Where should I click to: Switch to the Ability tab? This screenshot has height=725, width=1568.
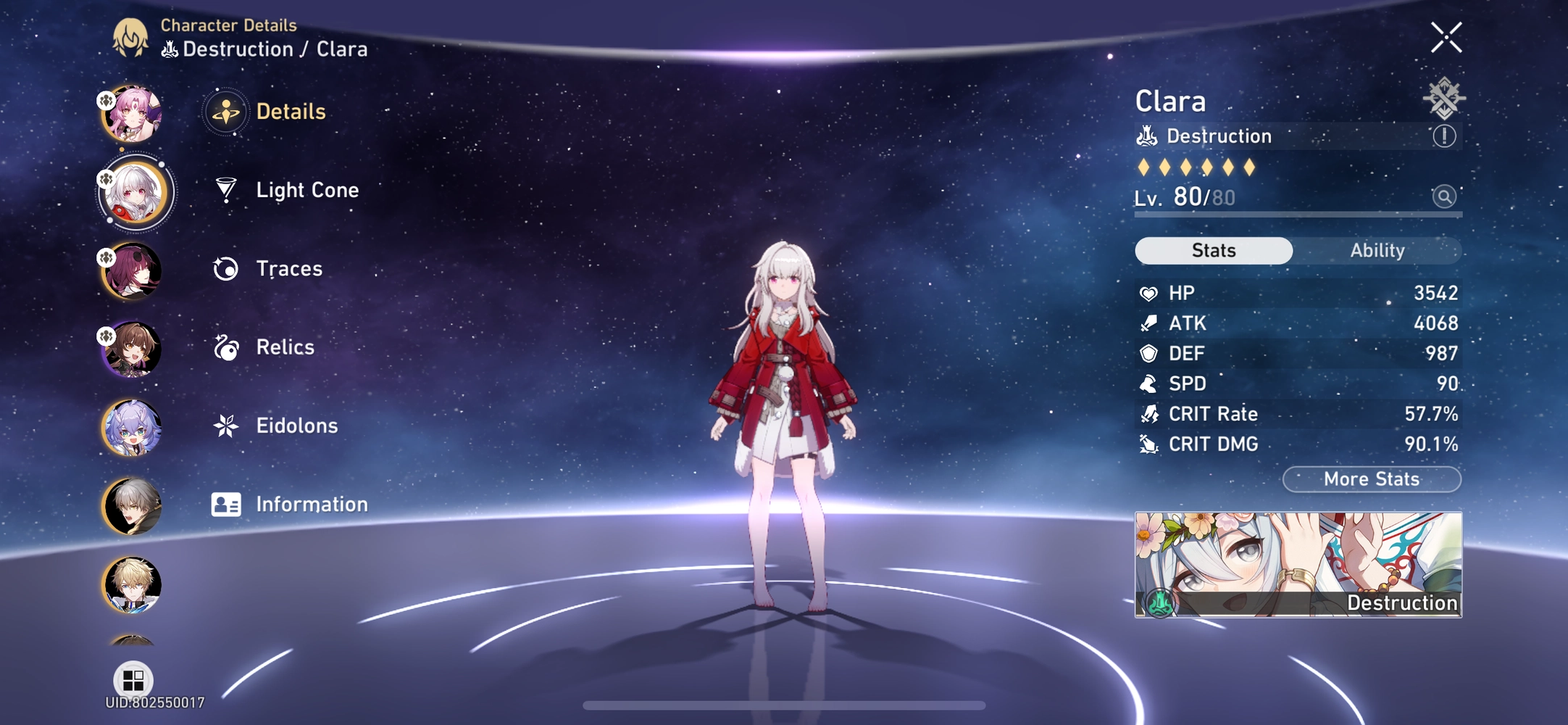(1377, 250)
